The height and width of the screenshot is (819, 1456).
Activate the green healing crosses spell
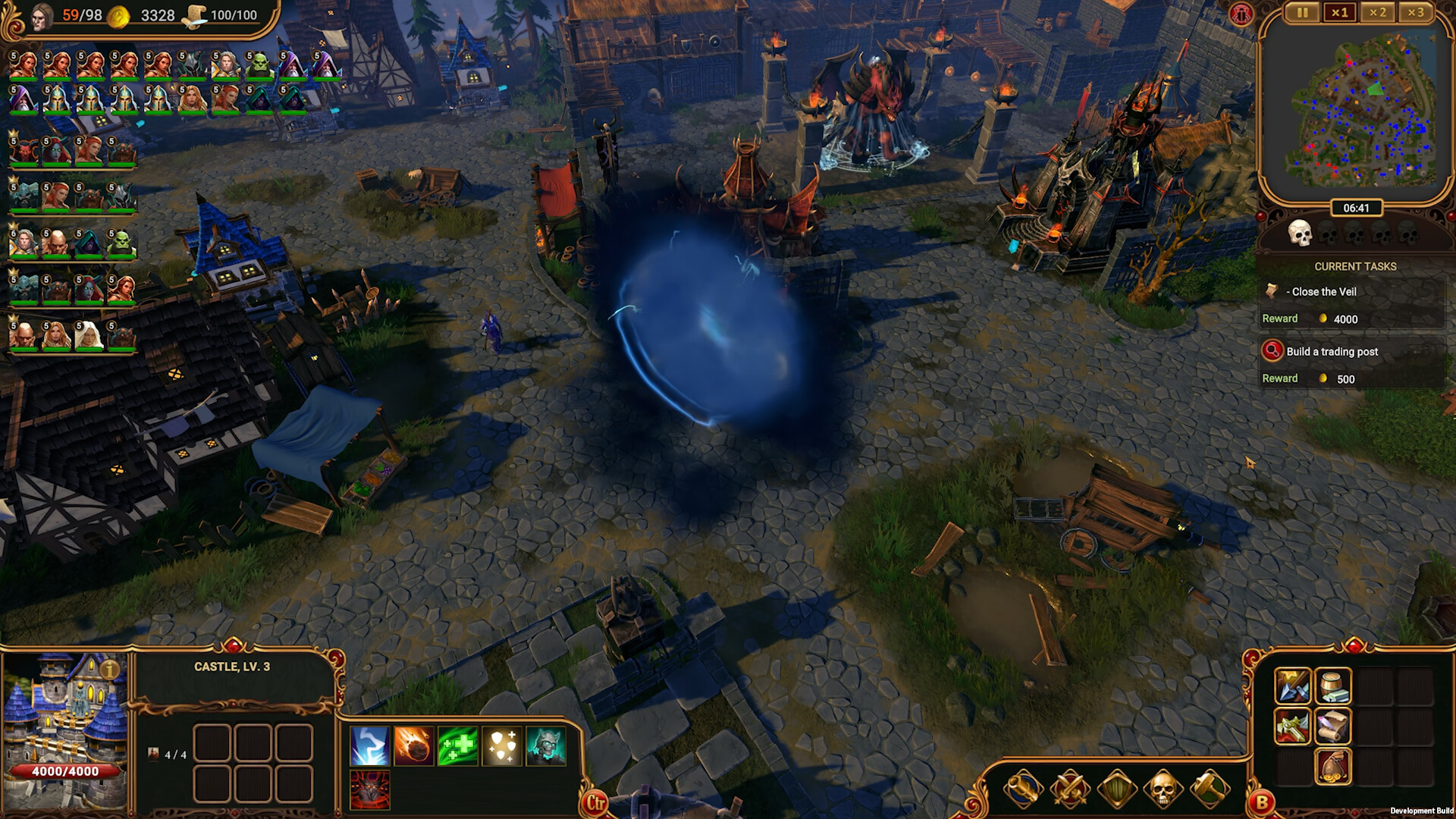(x=457, y=746)
